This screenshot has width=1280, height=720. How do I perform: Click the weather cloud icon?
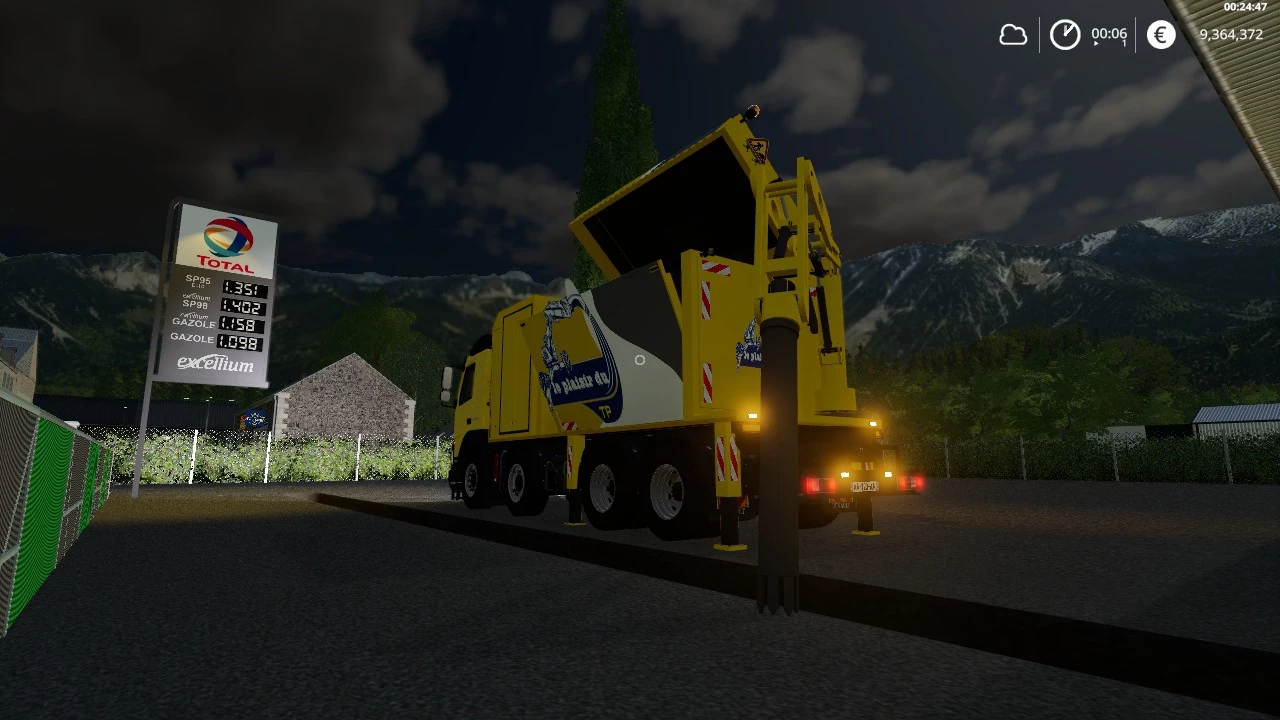click(1013, 34)
